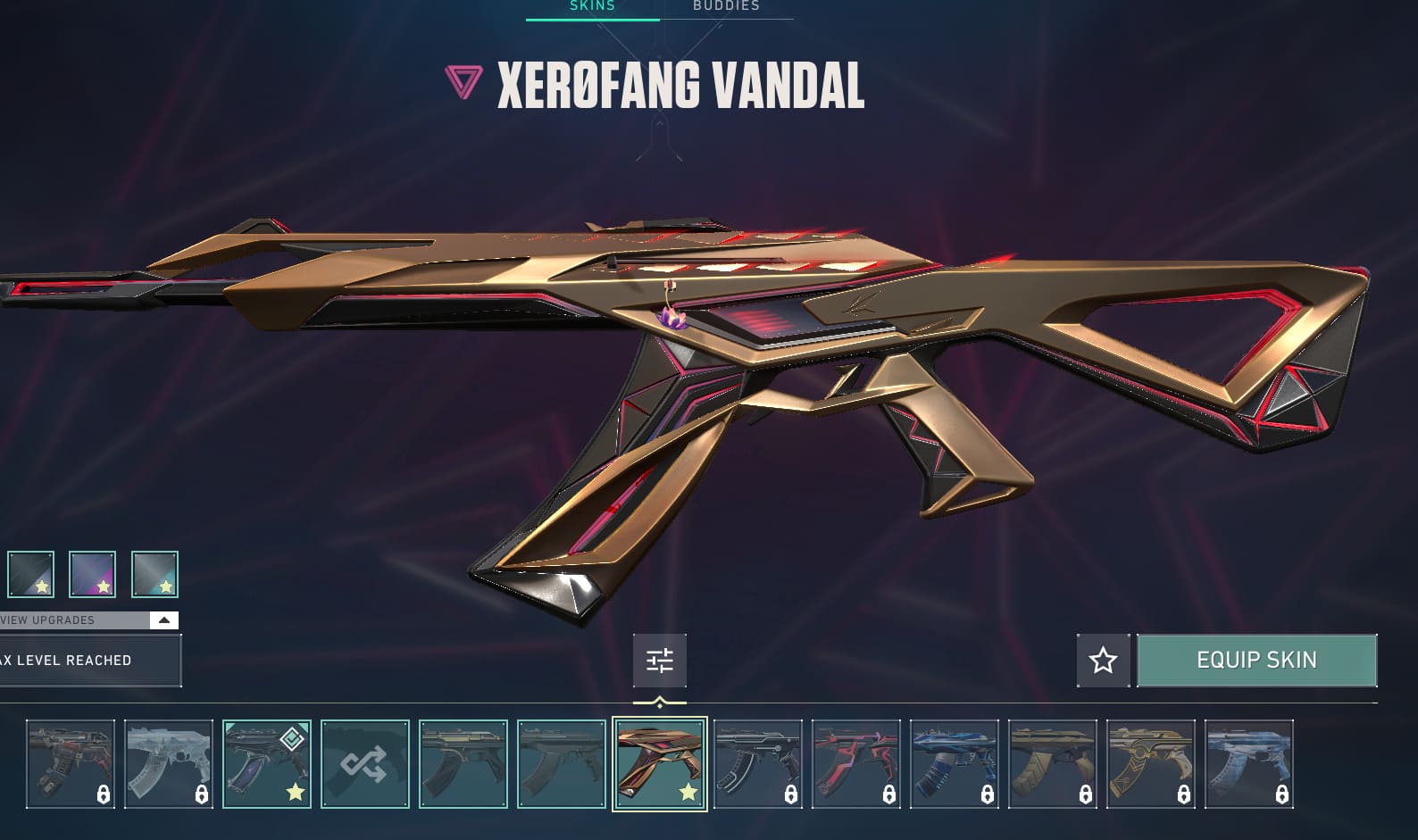This screenshot has height=840, width=1418.
Task: Mark this skin as favorite with the star button
Action: pos(1103,661)
